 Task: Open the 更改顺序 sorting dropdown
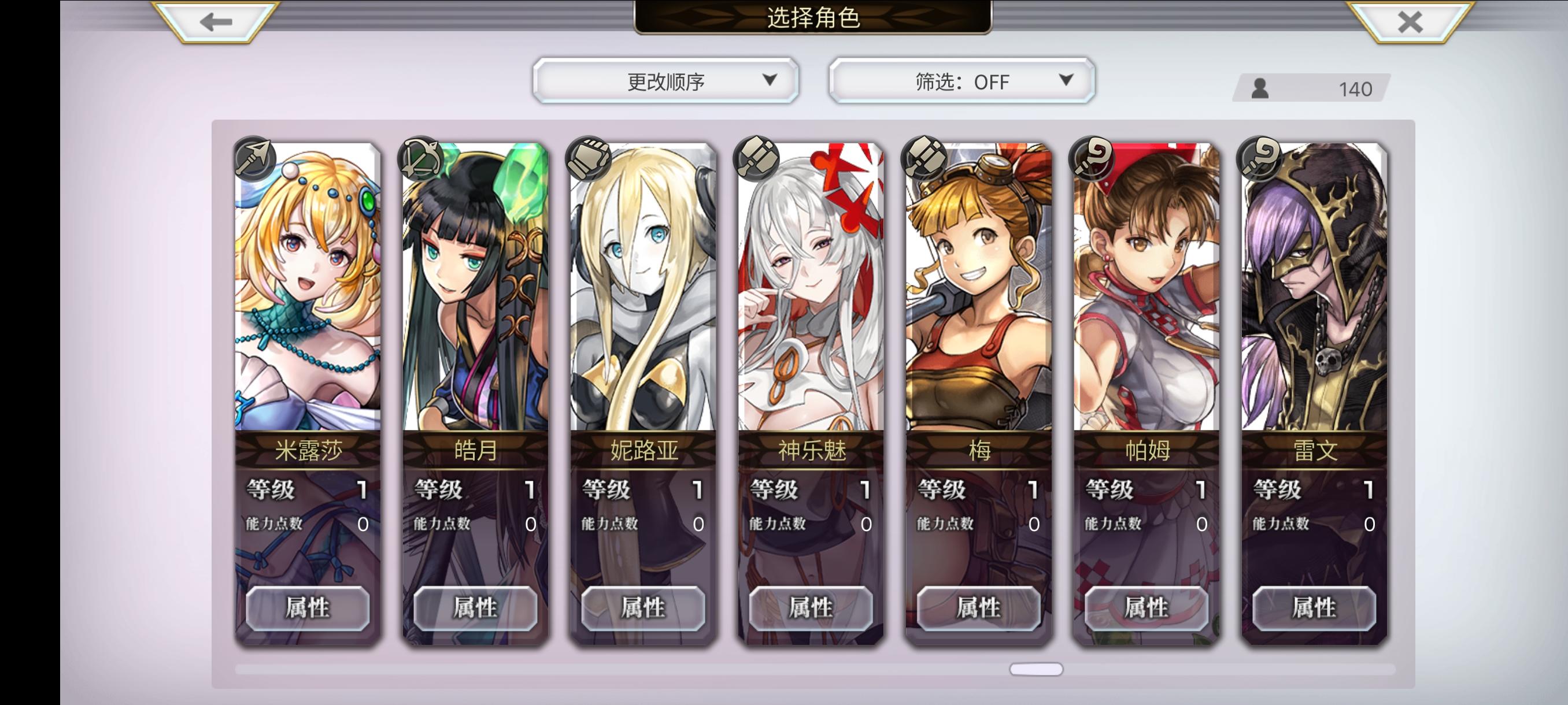[665, 80]
